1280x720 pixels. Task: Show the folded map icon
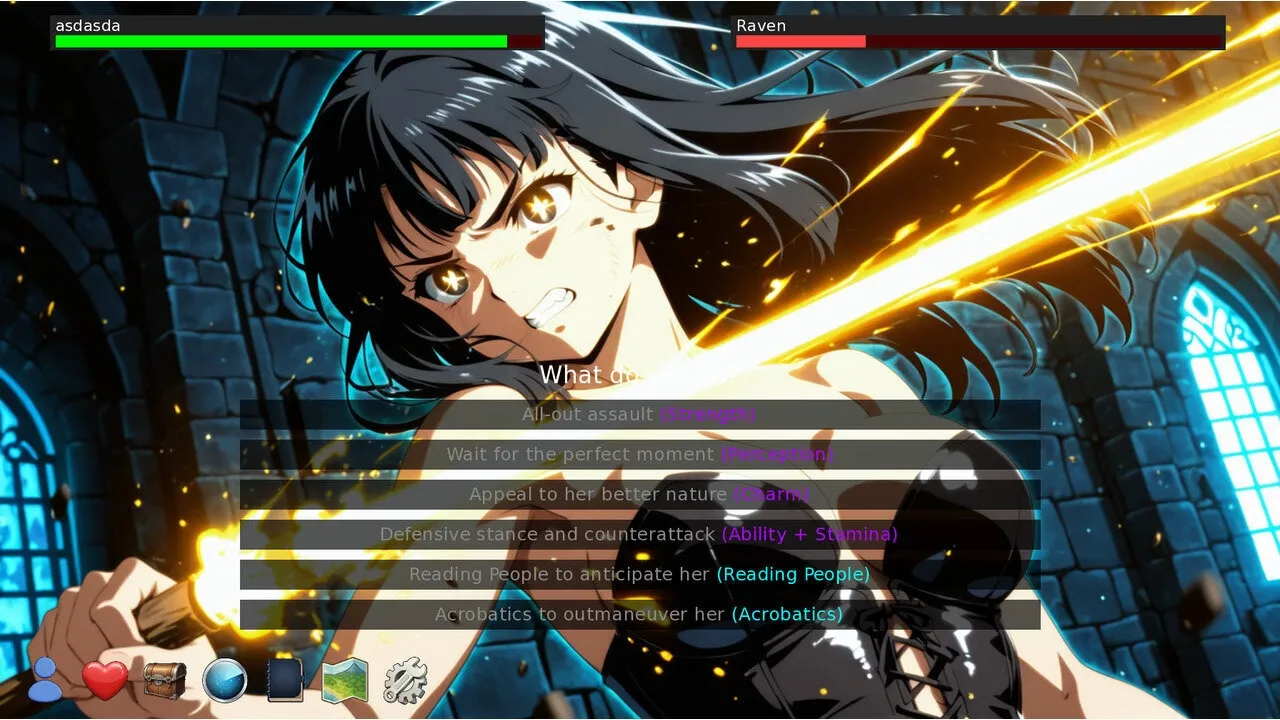point(345,681)
